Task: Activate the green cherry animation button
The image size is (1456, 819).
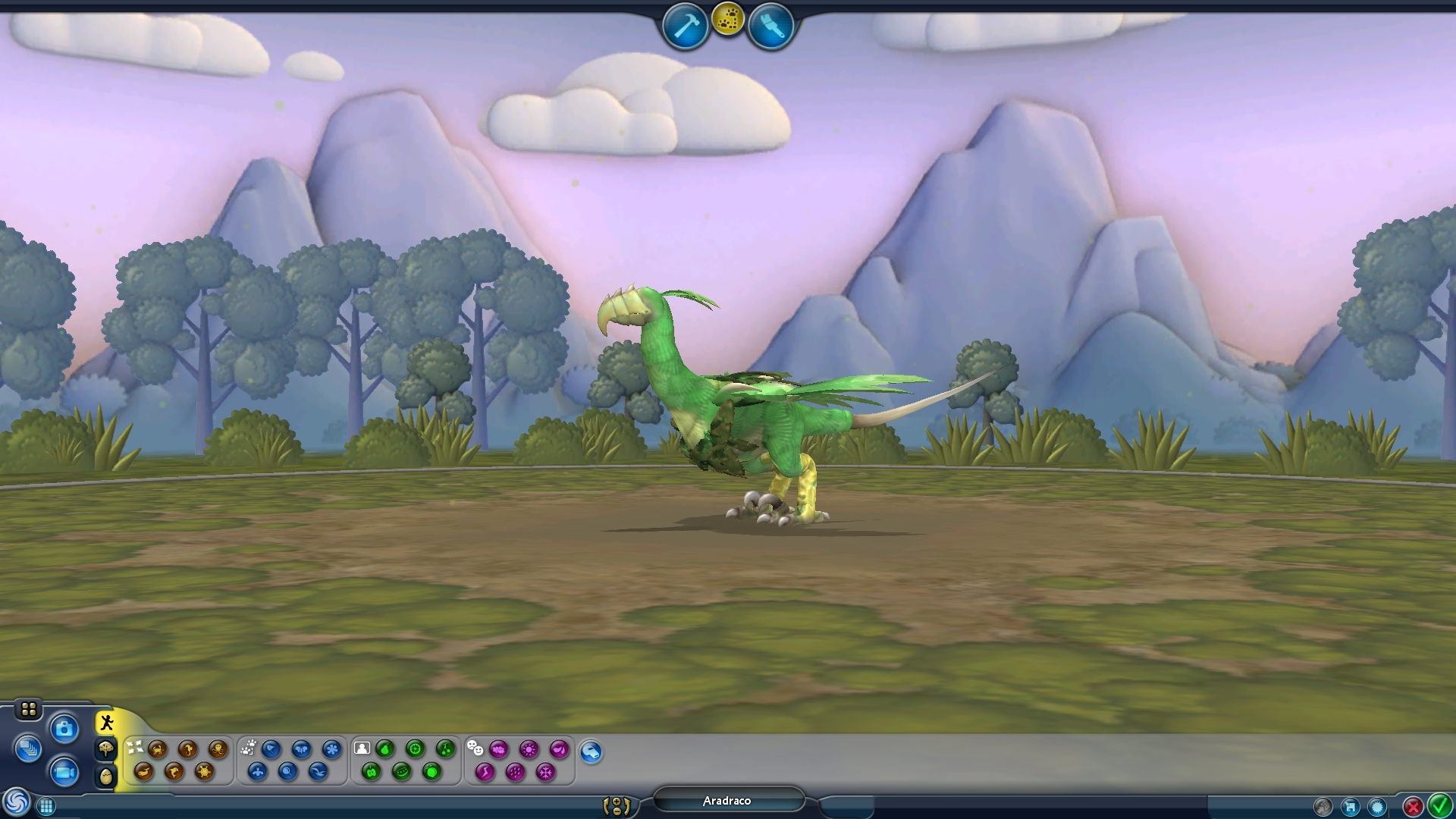Action: click(445, 749)
